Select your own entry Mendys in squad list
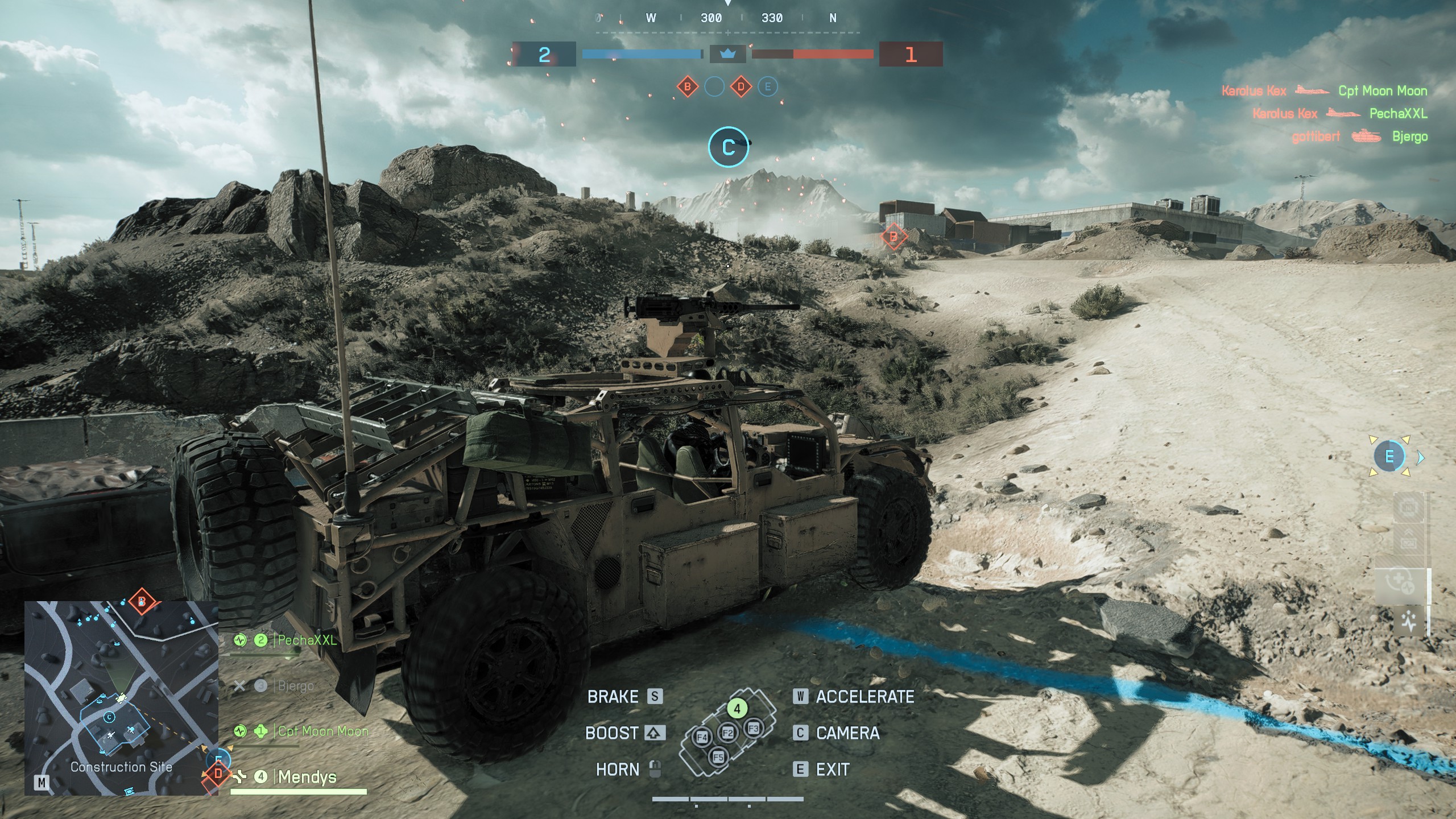The image size is (1456, 819). [x=307, y=776]
